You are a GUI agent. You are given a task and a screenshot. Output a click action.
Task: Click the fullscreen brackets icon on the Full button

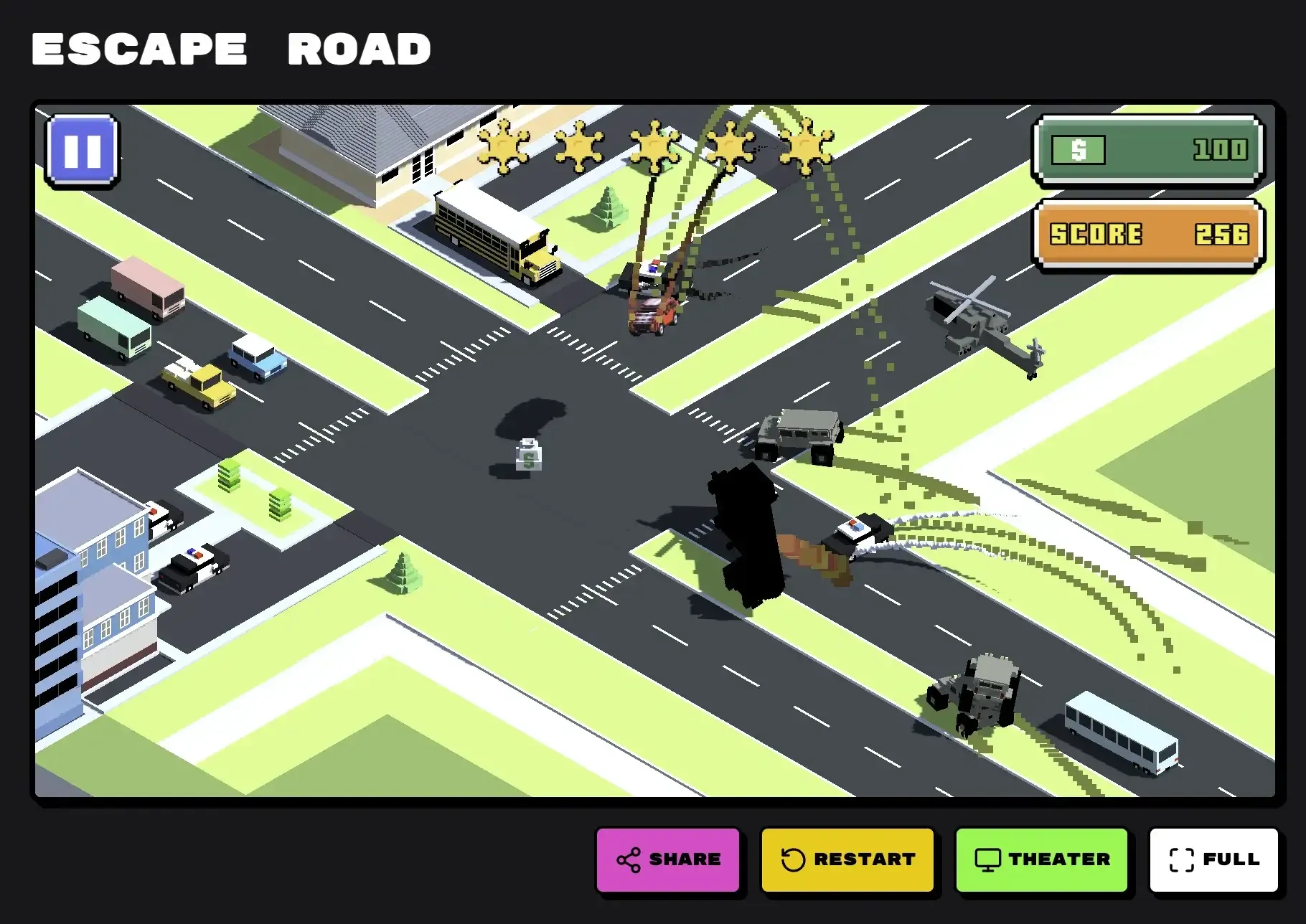pyautogui.click(x=1182, y=858)
